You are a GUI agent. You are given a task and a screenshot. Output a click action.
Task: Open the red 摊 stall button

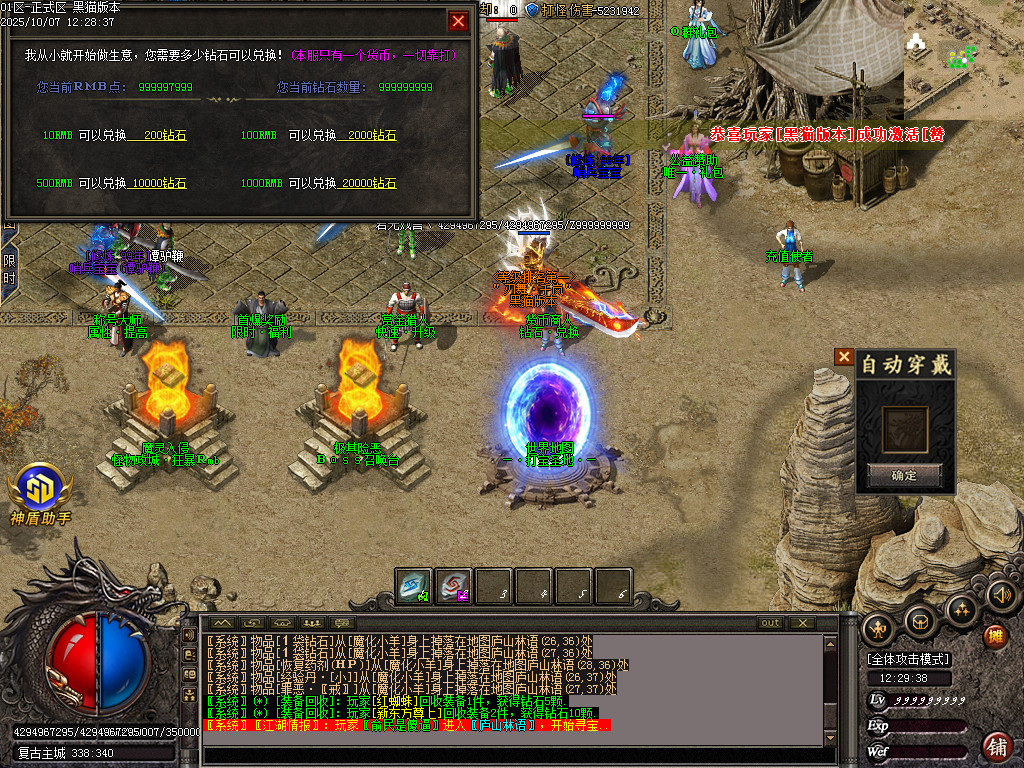click(995, 636)
